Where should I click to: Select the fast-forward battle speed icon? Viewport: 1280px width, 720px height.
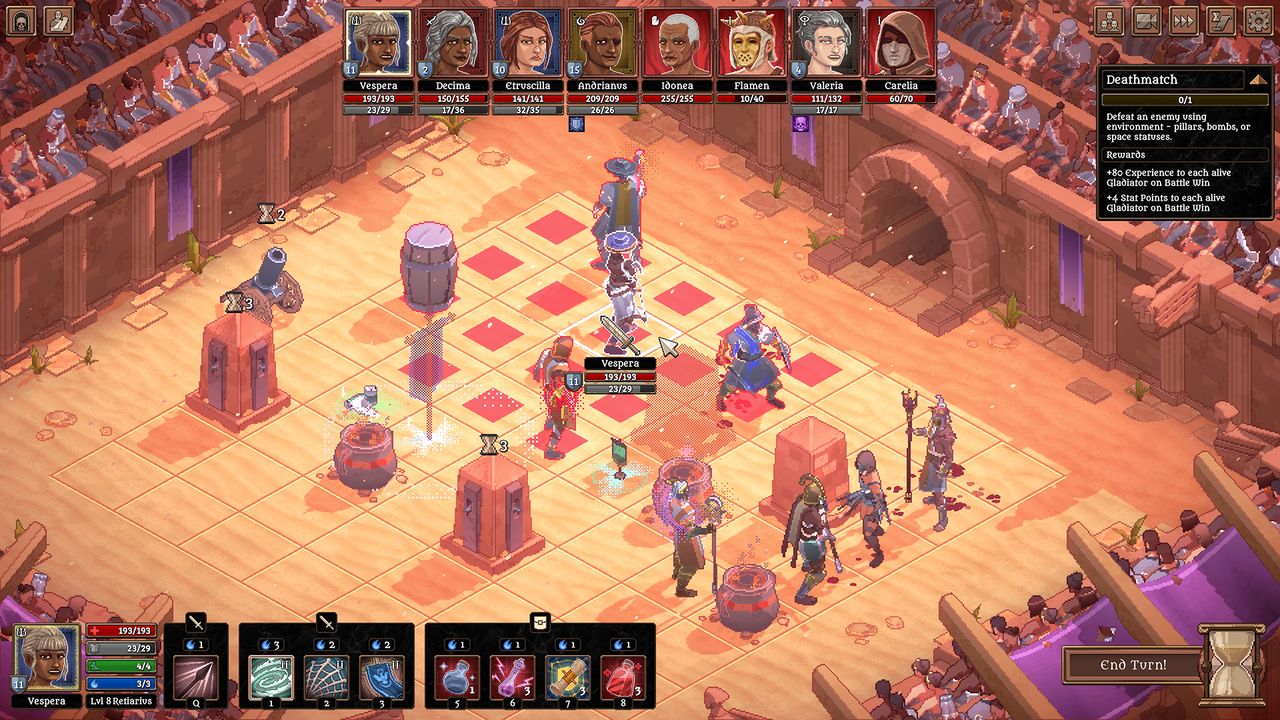(x=1184, y=21)
